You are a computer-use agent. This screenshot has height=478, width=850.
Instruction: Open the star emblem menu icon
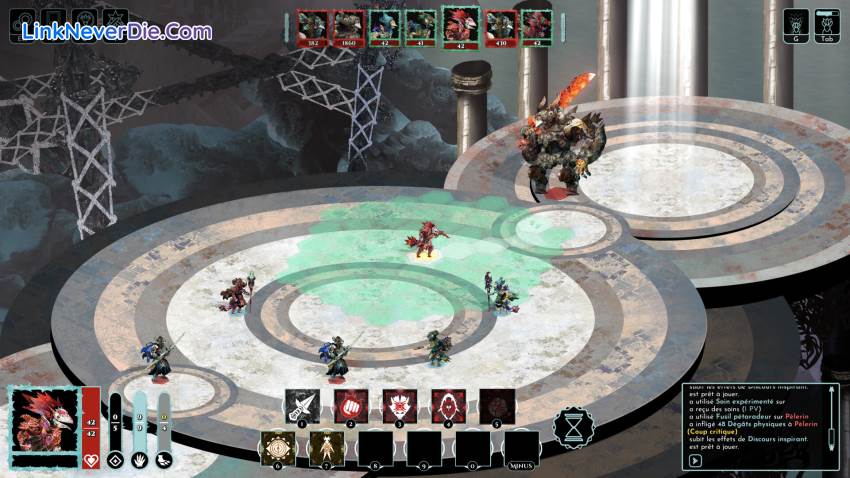115,22
